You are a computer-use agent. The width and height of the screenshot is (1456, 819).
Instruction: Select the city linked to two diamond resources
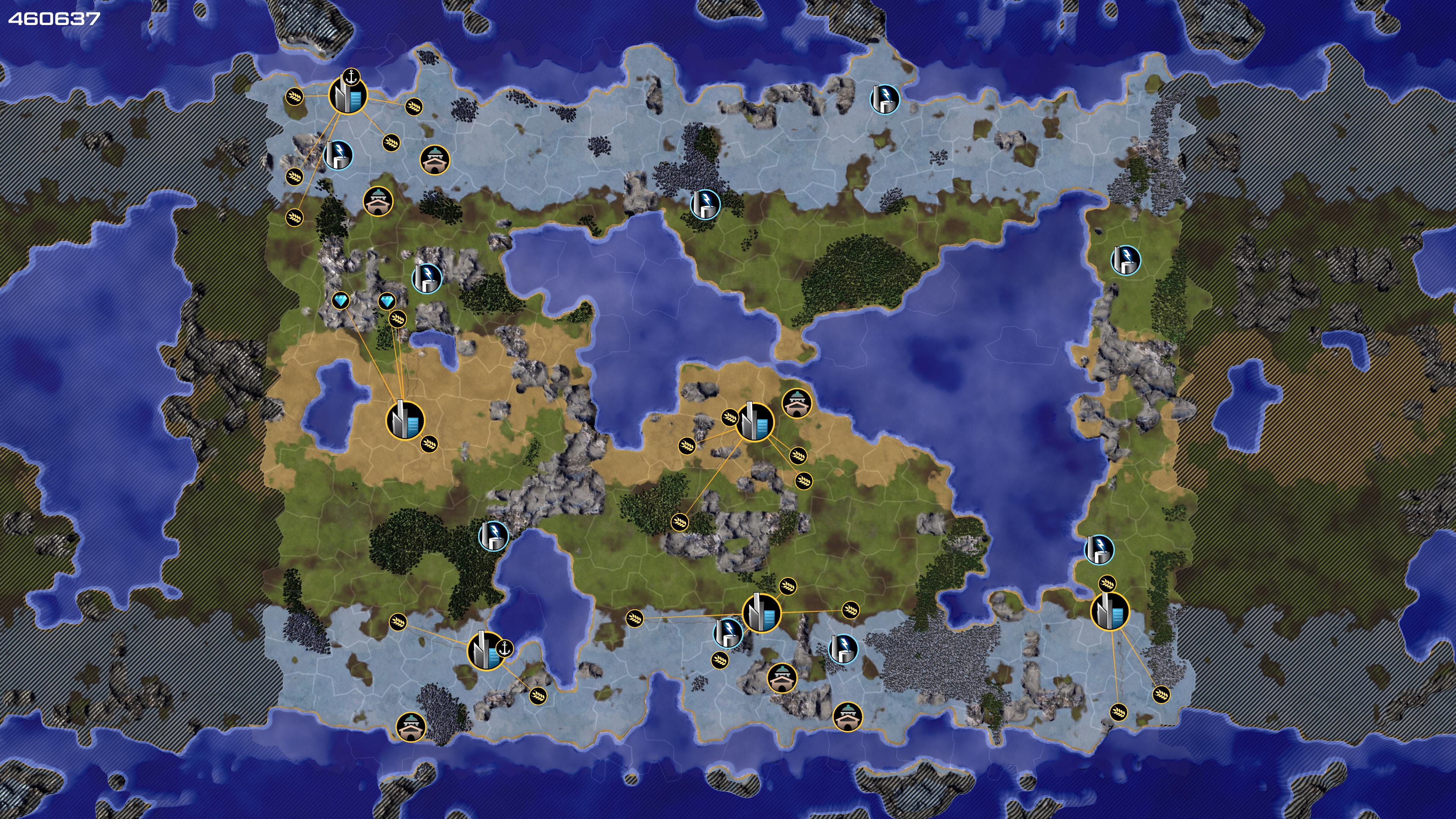tap(405, 420)
